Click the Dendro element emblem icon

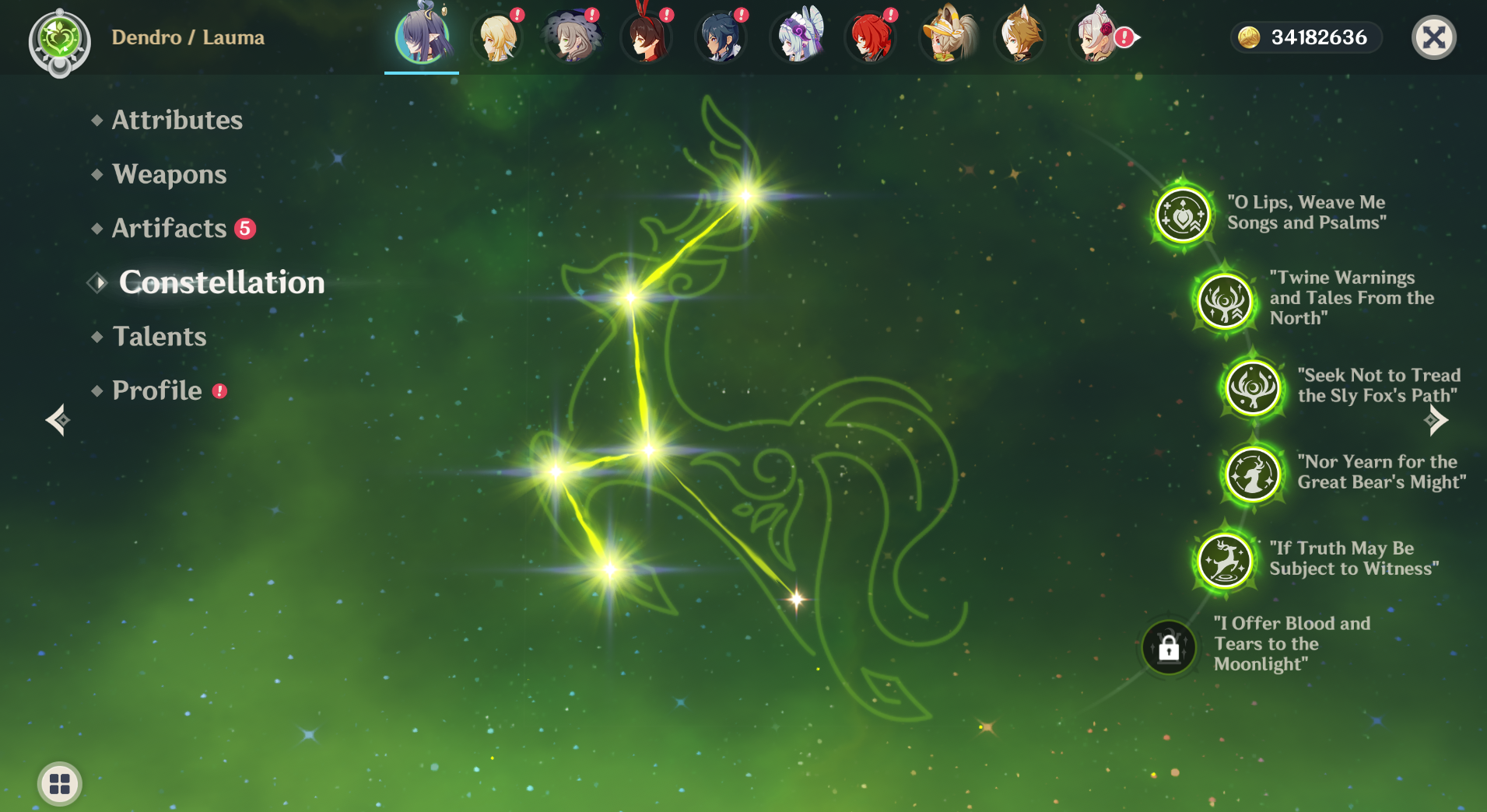point(60,40)
